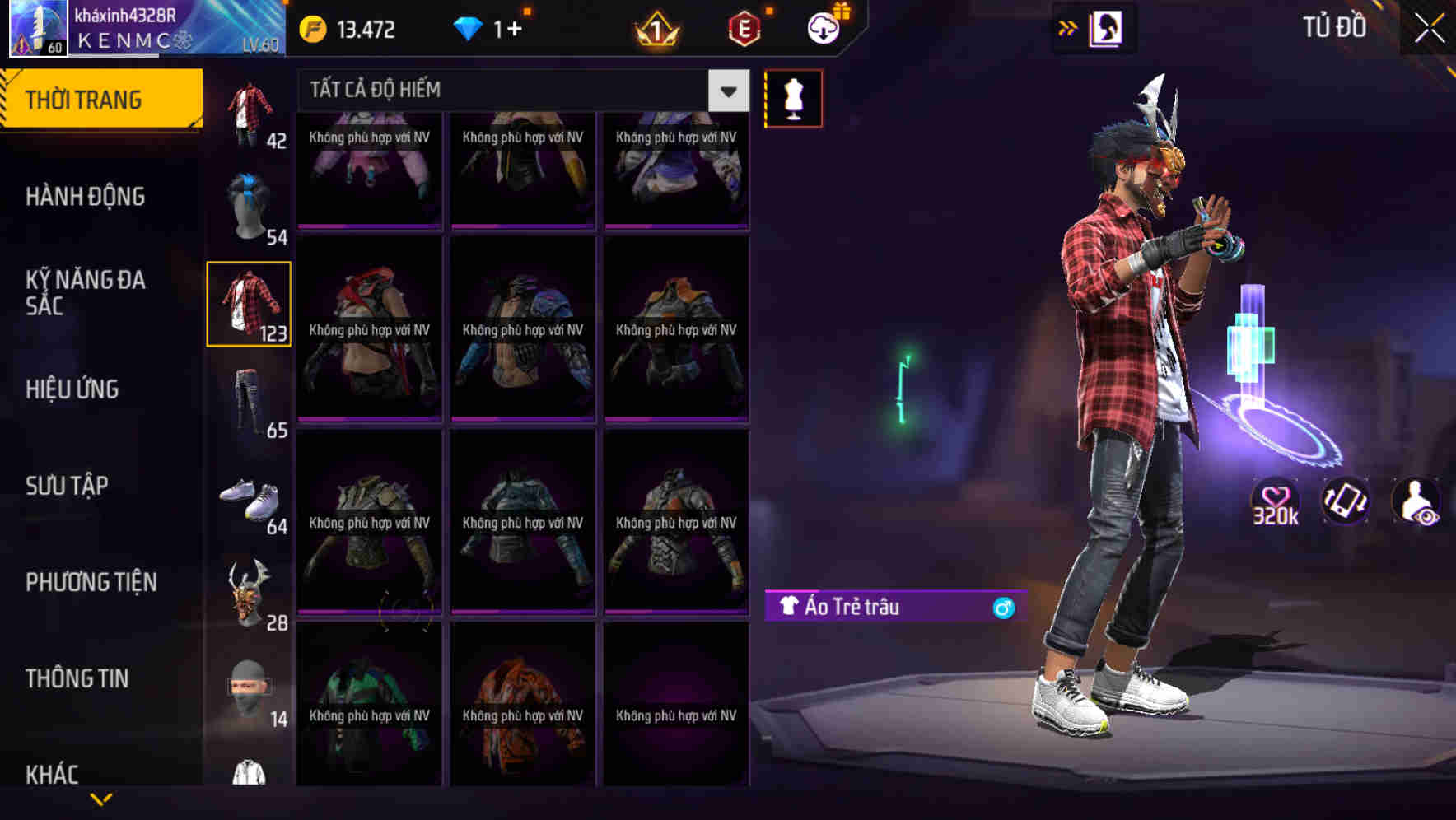Switch to the HIỆU ỨNG tab

[x=72, y=389]
